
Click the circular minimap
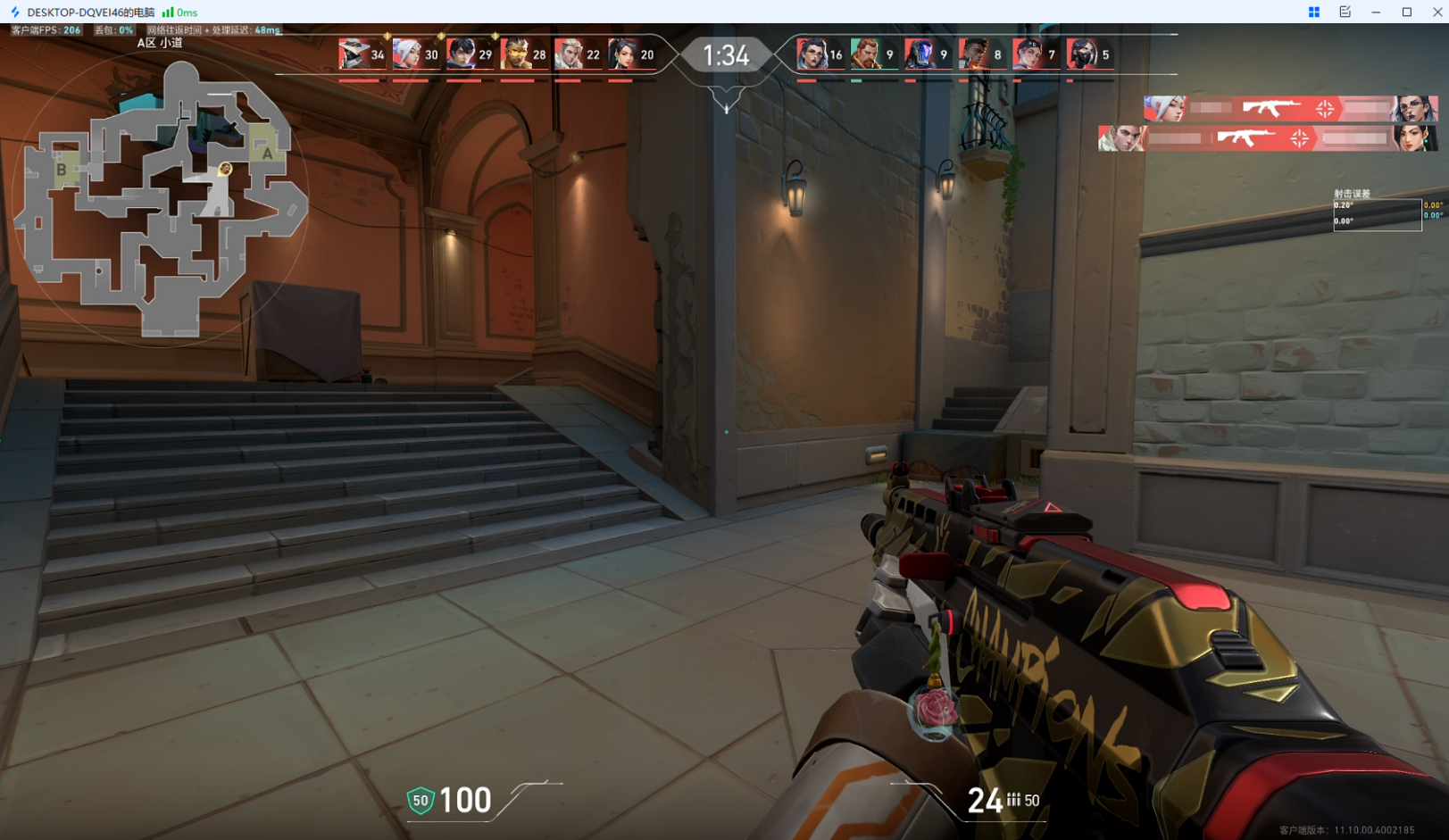[x=161, y=198]
